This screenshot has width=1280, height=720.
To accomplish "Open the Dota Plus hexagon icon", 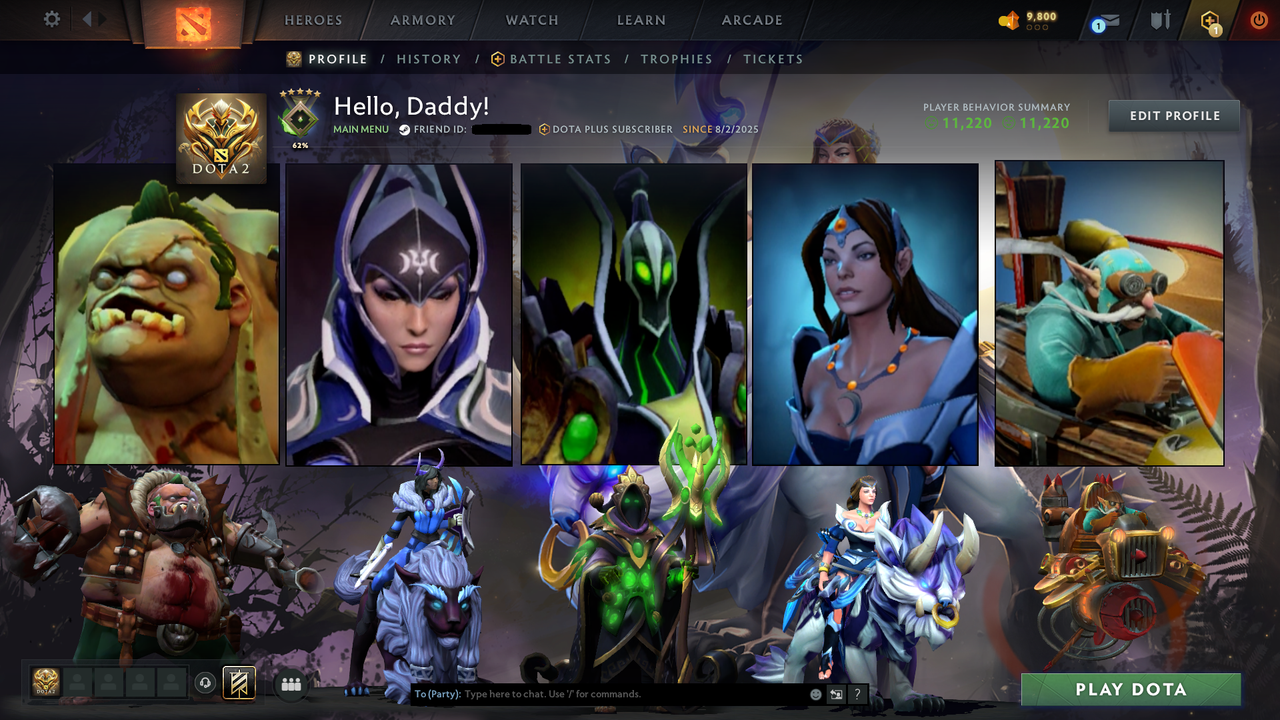I will tap(1209, 20).
